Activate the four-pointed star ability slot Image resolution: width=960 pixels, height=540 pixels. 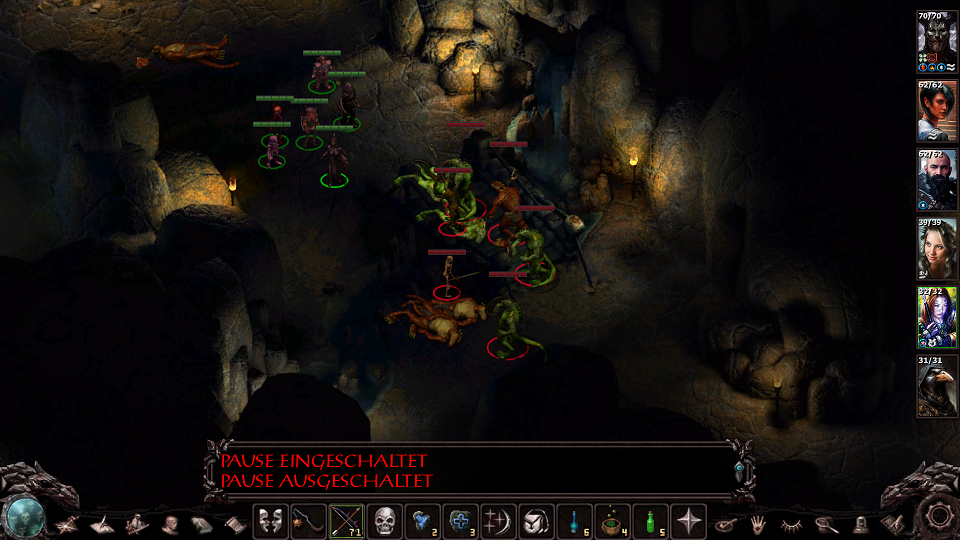click(689, 521)
